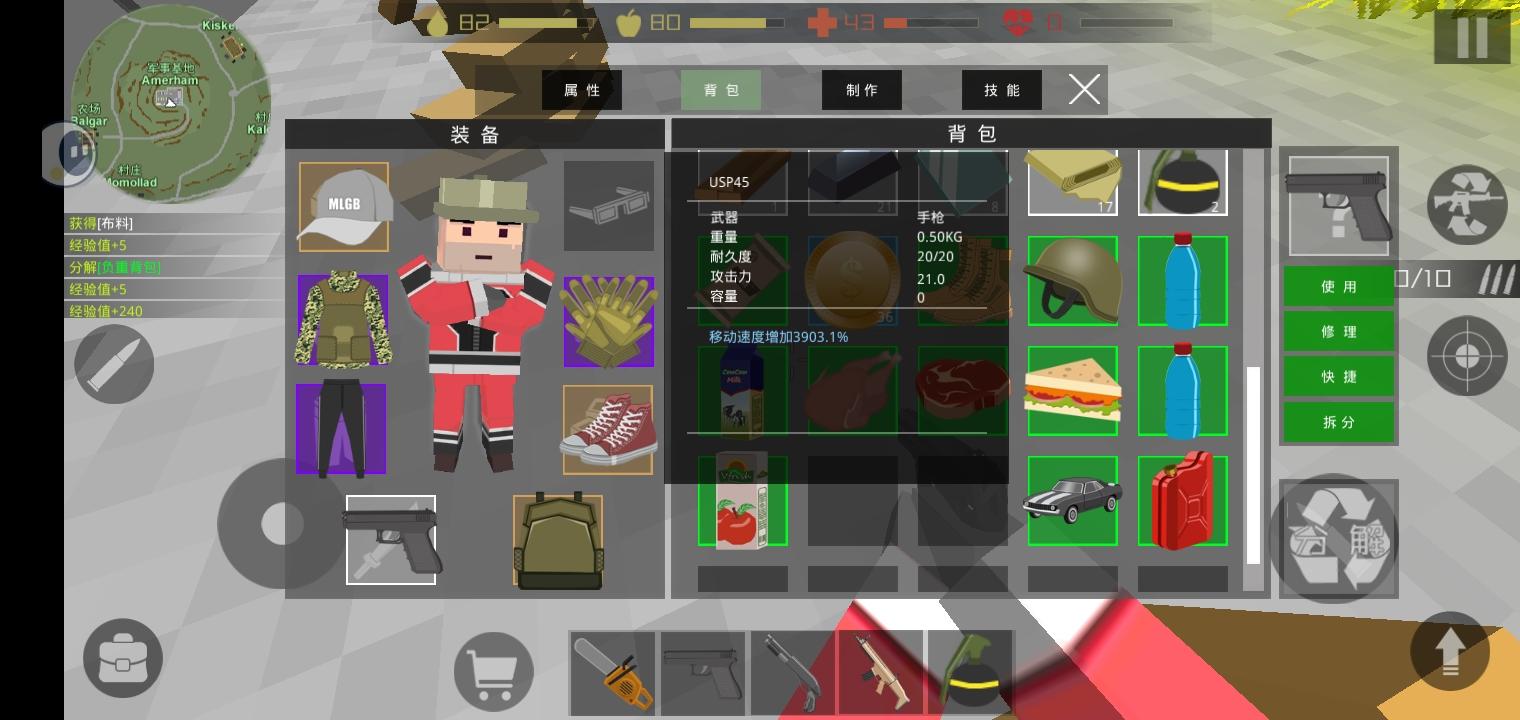Select the chainsaw in the hotbar
The height and width of the screenshot is (720, 1520).
[x=612, y=673]
